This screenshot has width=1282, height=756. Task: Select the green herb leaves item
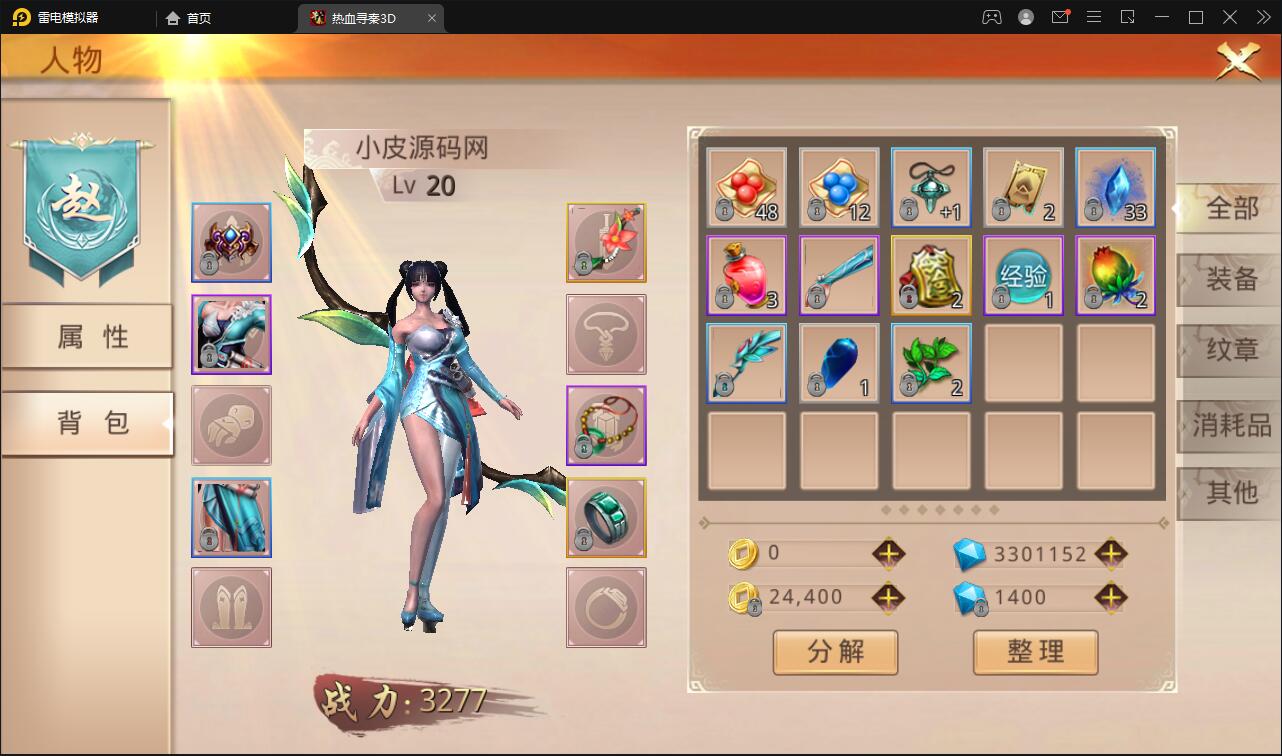(x=931, y=363)
